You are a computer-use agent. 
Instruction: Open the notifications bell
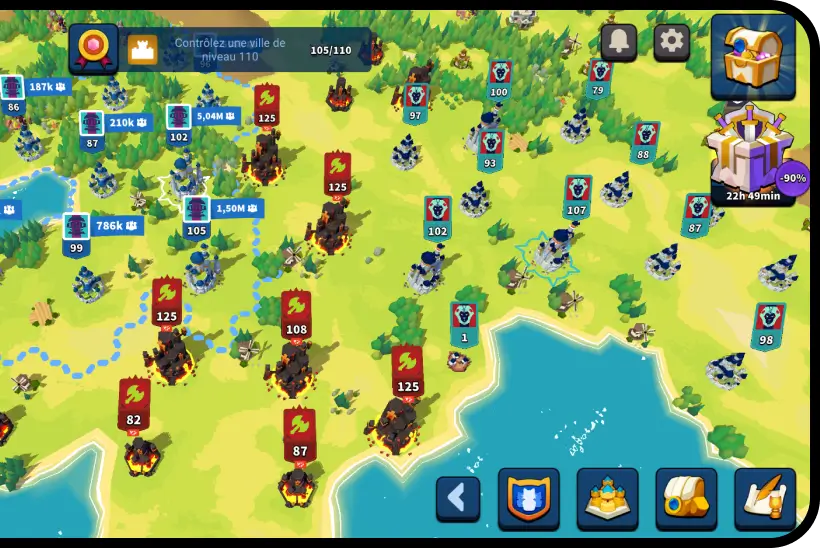point(619,41)
